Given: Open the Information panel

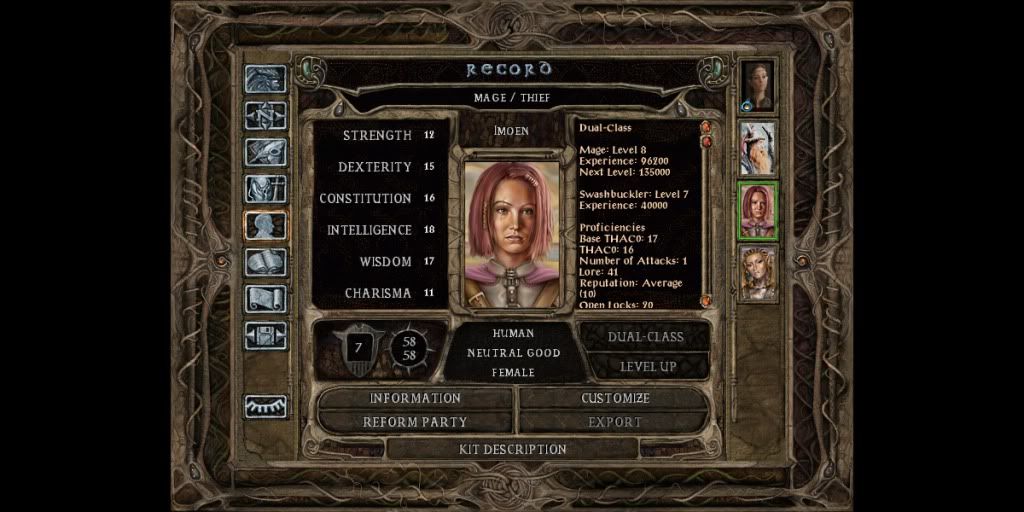Looking at the screenshot, I should [415, 398].
